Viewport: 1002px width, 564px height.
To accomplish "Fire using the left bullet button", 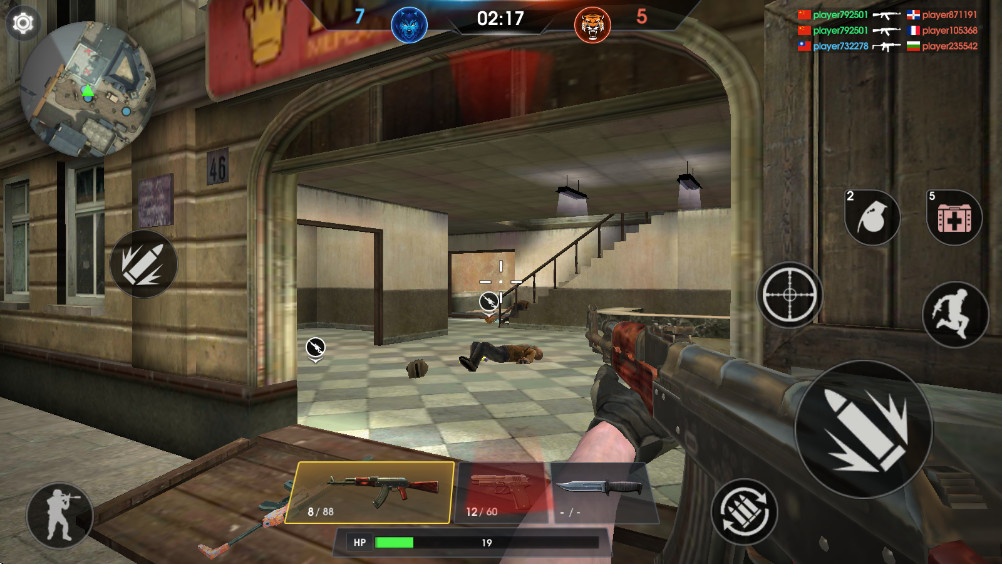I will [x=143, y=263].
